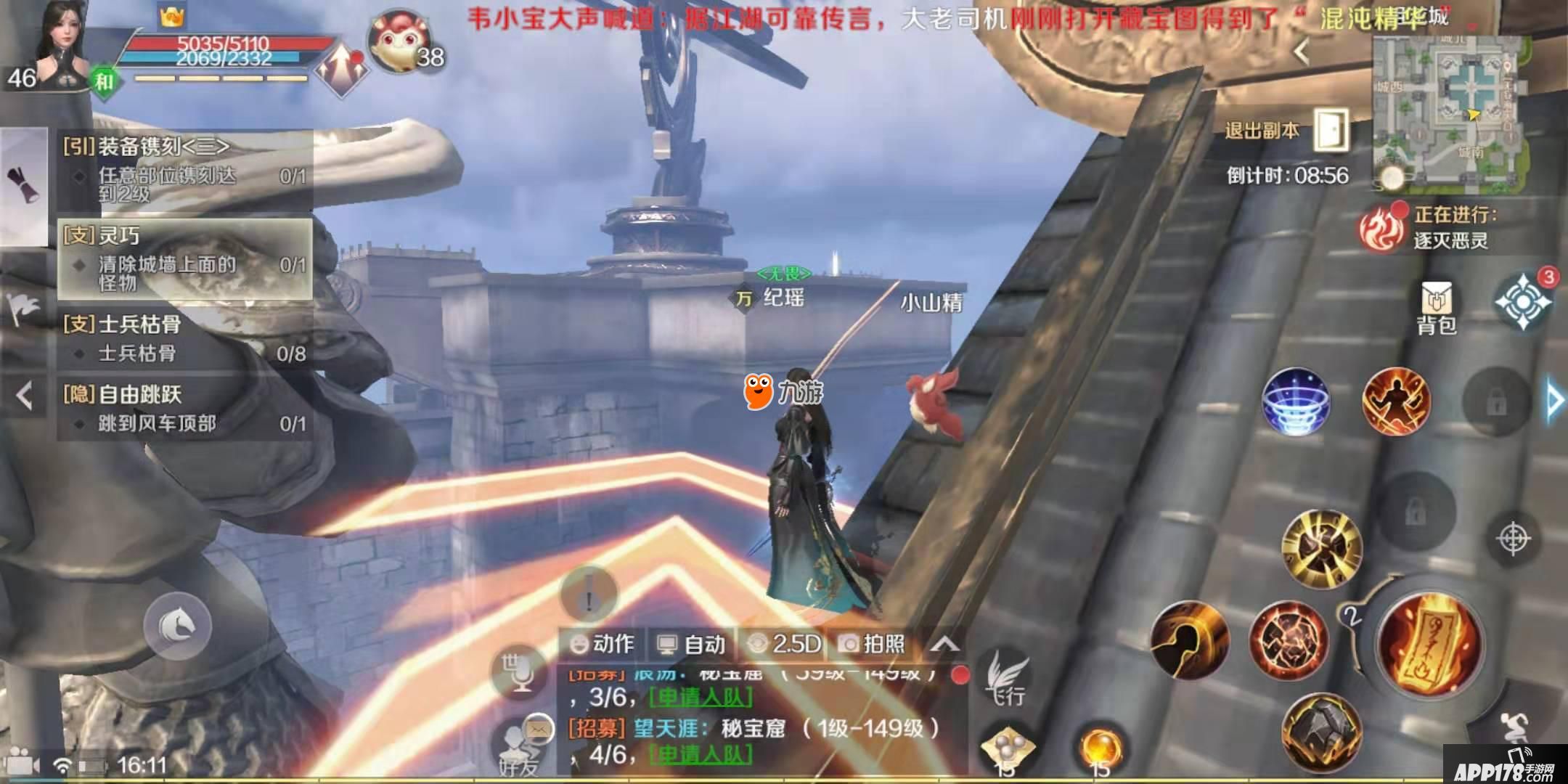
Task: Collapse the quest tracker panel arrow
Action: pyautogui.click(x=25, y=397)
